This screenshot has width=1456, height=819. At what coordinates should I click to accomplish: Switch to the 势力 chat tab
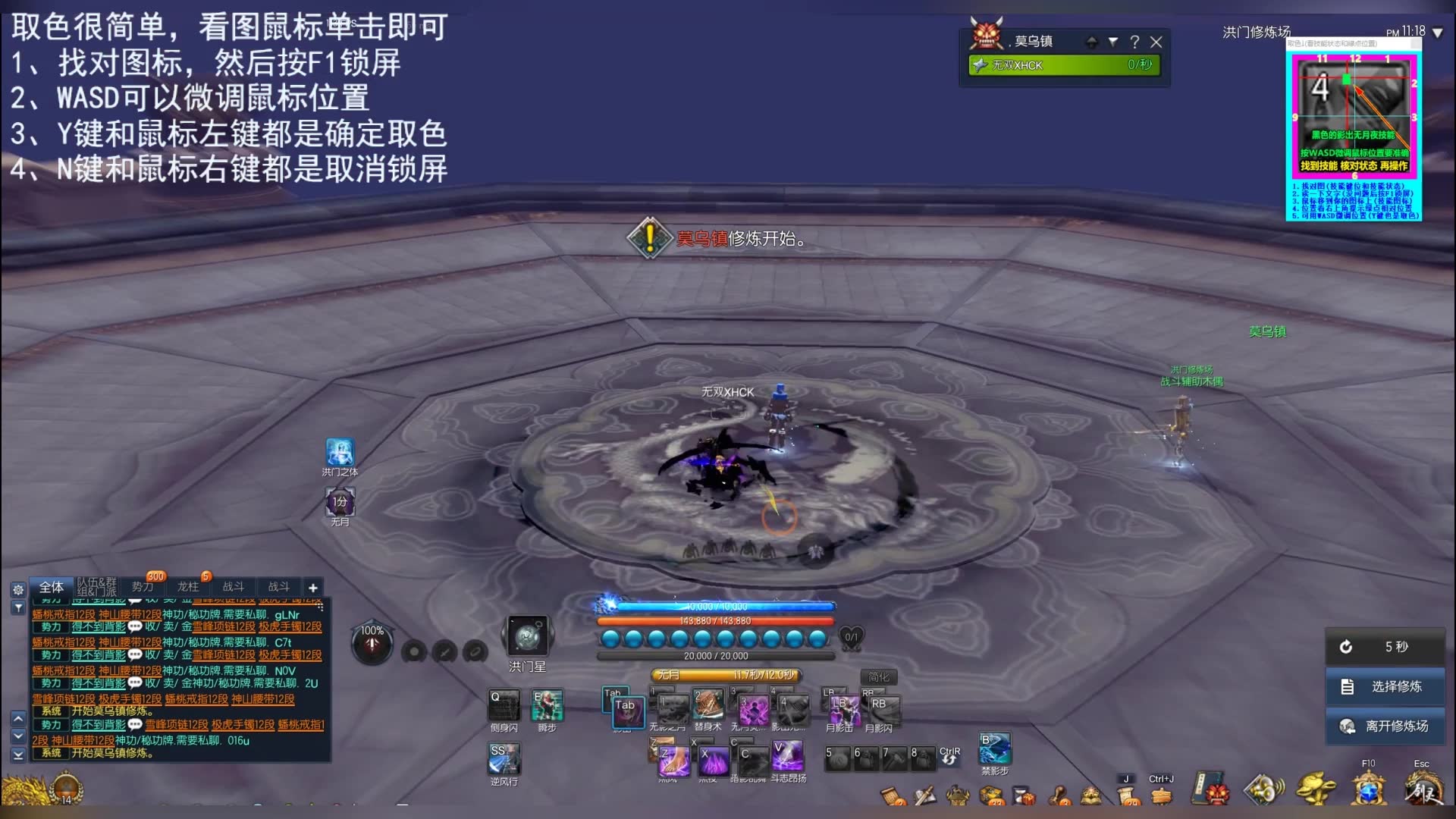pos(143,588)
